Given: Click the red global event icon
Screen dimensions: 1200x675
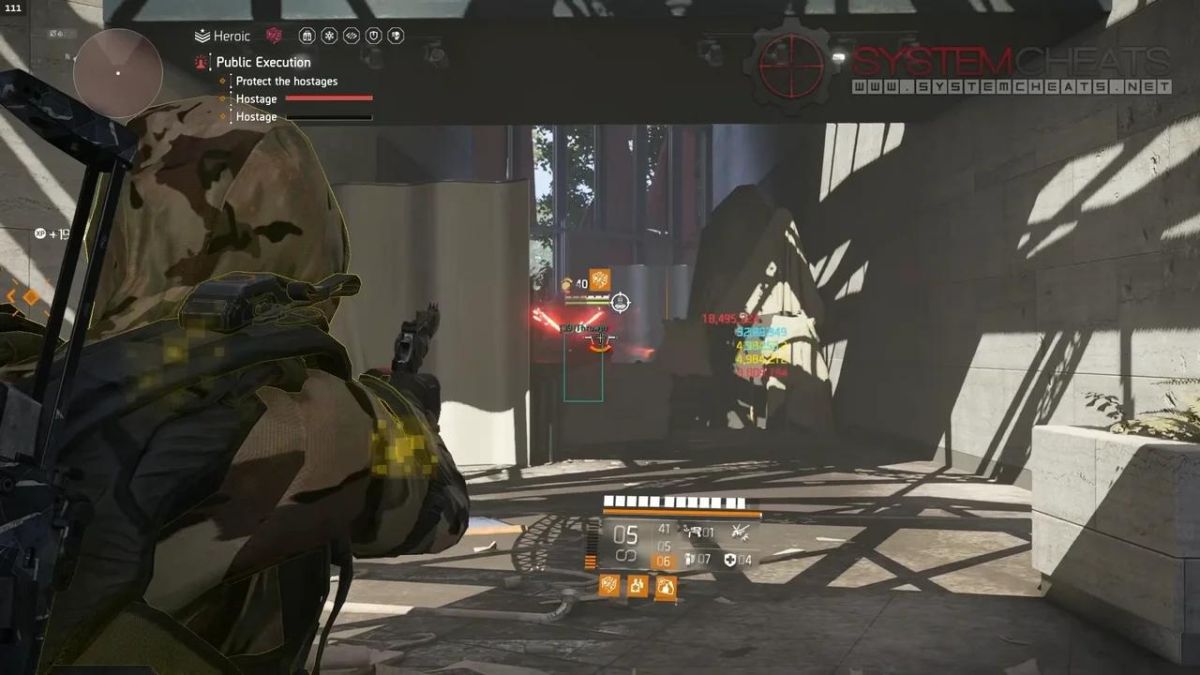Looking at the screenshot, I should [x=274, y=36].
